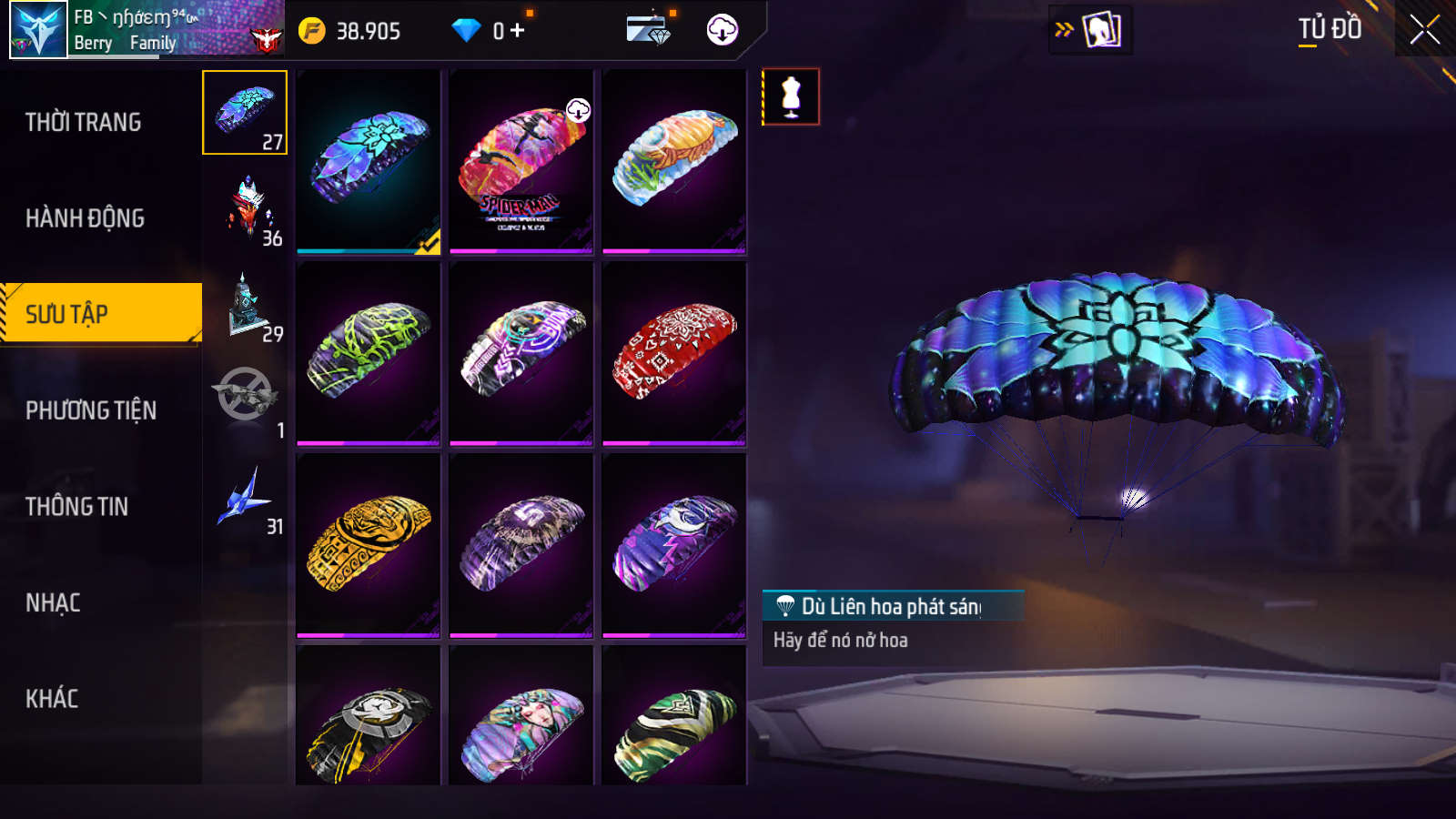Click the mannequin preview icon
This screenshot has width=1456, height=819.
[791, 96]
